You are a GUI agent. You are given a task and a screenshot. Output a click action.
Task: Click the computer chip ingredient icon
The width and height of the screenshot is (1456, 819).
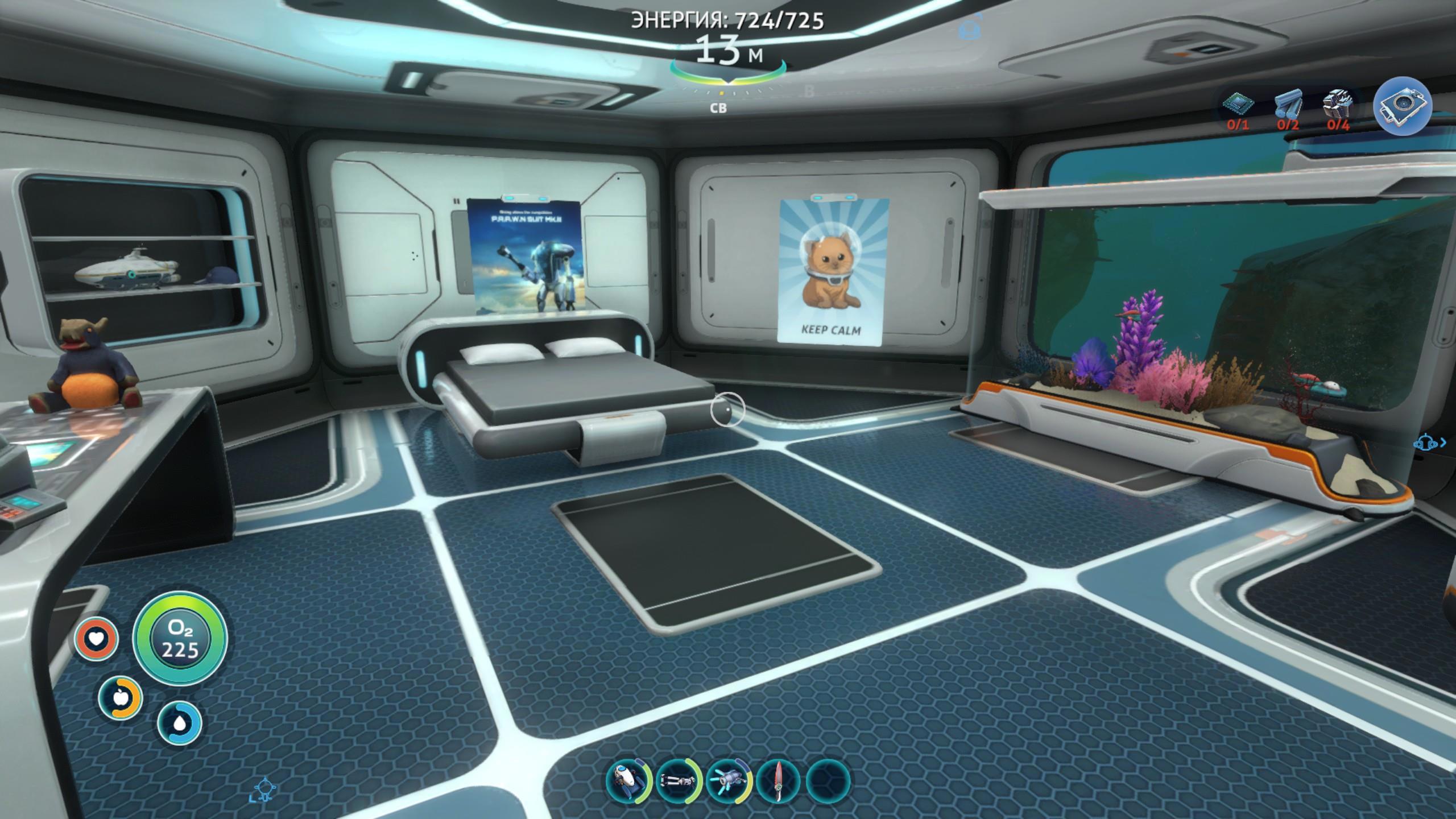[1239, 106]
